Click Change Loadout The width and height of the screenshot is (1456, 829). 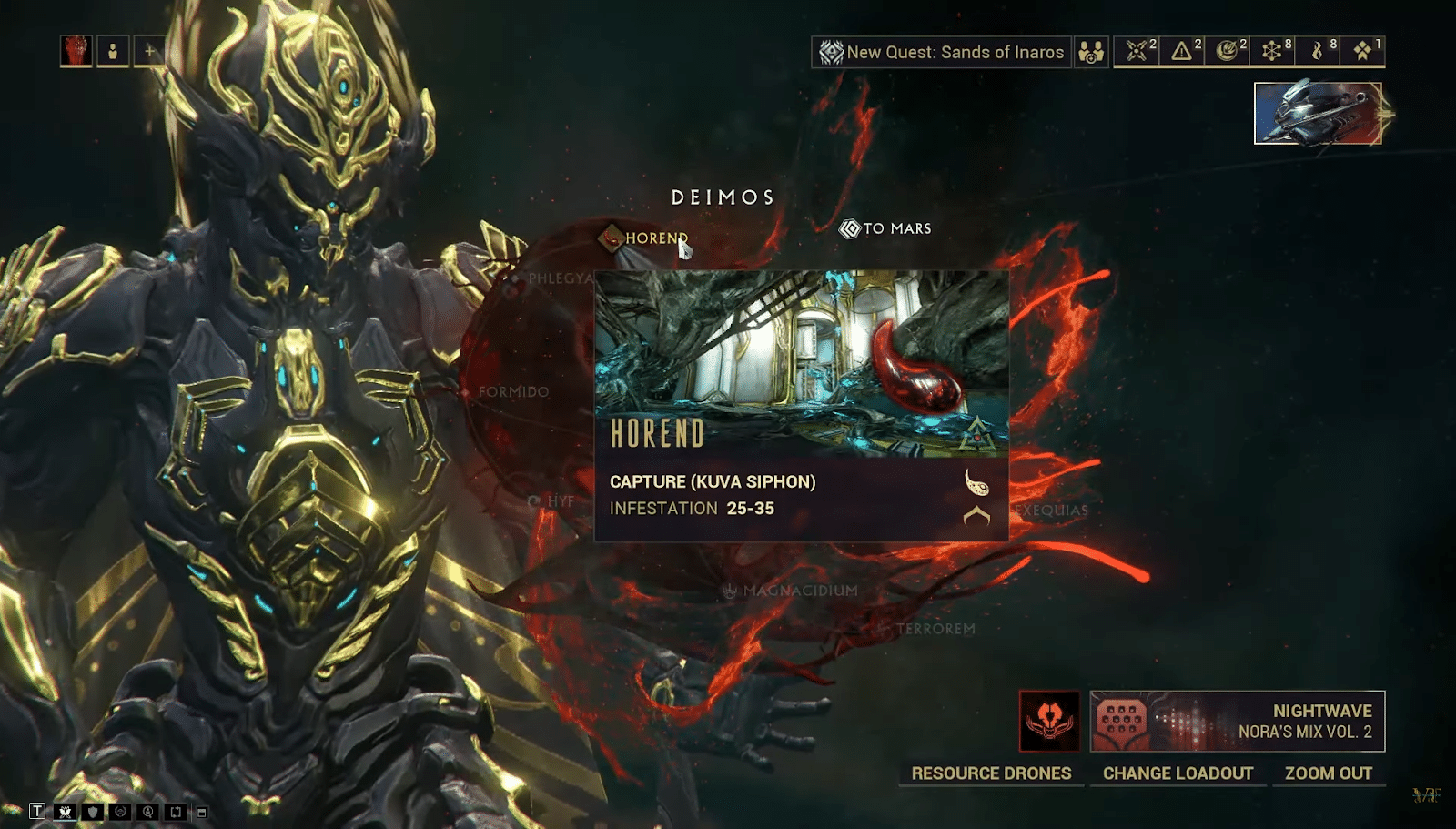point(1178,773)
